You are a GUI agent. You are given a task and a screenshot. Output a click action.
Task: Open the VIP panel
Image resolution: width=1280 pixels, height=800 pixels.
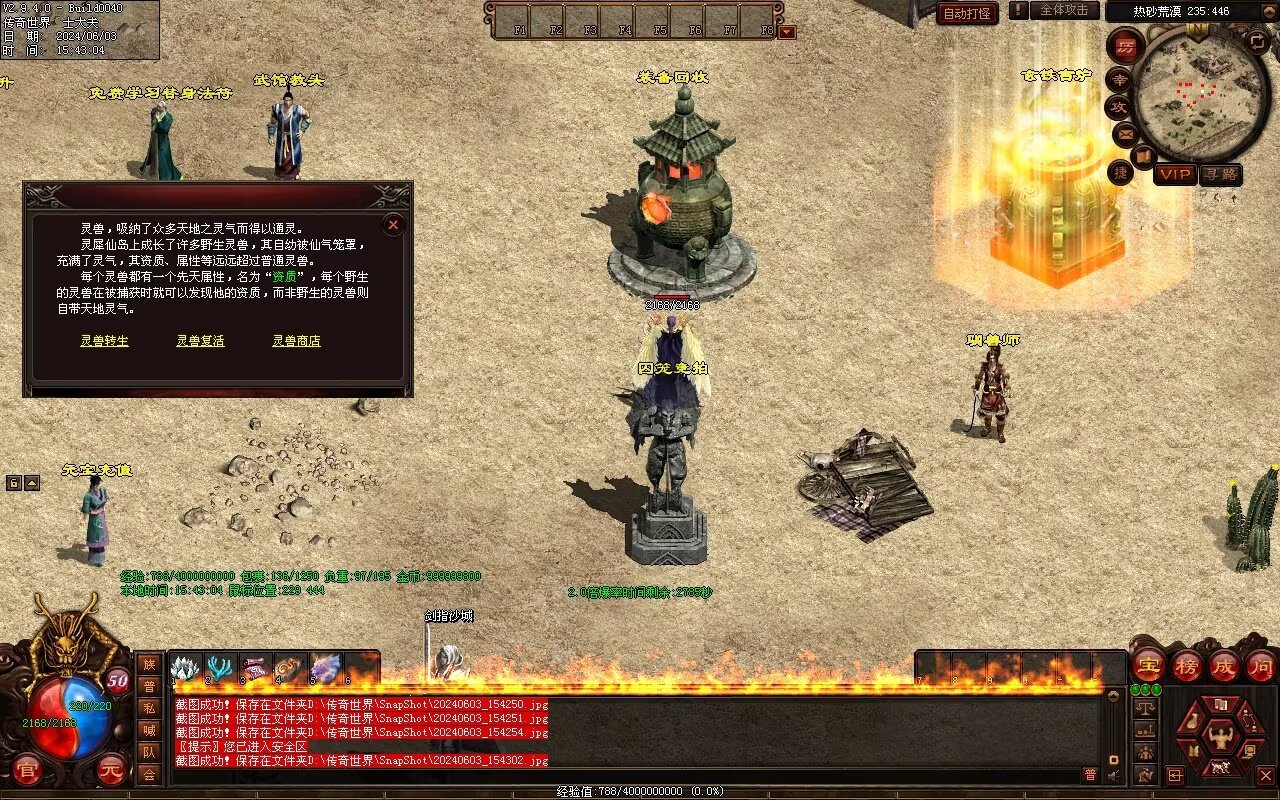click(1176, 174)
